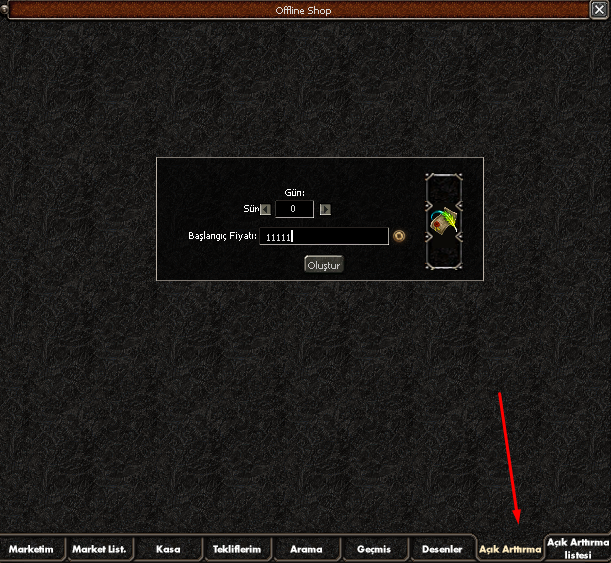This screenshot has width=611, height=563.
Task: Go to the Kasa tab
Action: 168,549
